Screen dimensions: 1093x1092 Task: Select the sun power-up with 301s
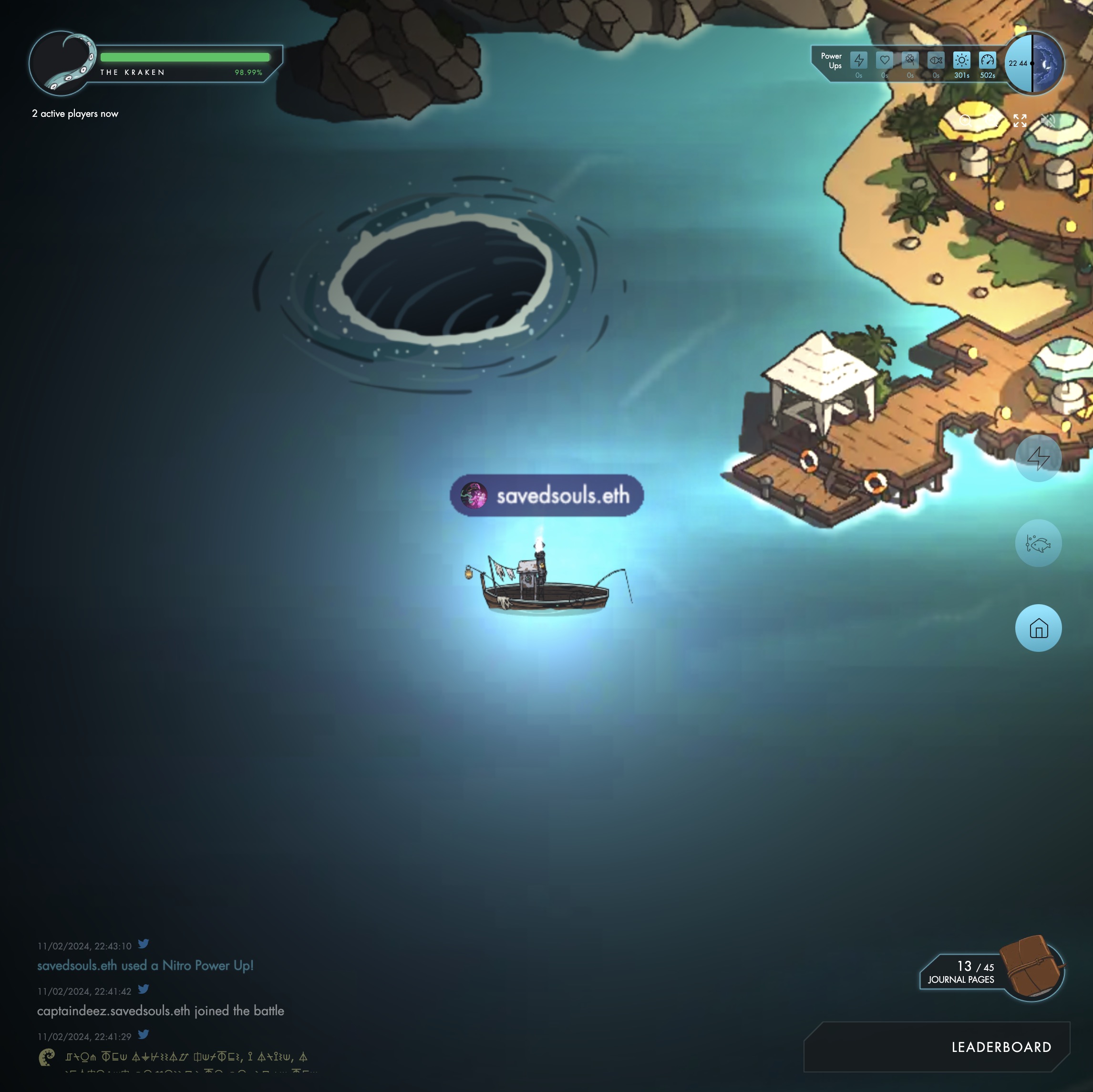[x=962, y=61]
